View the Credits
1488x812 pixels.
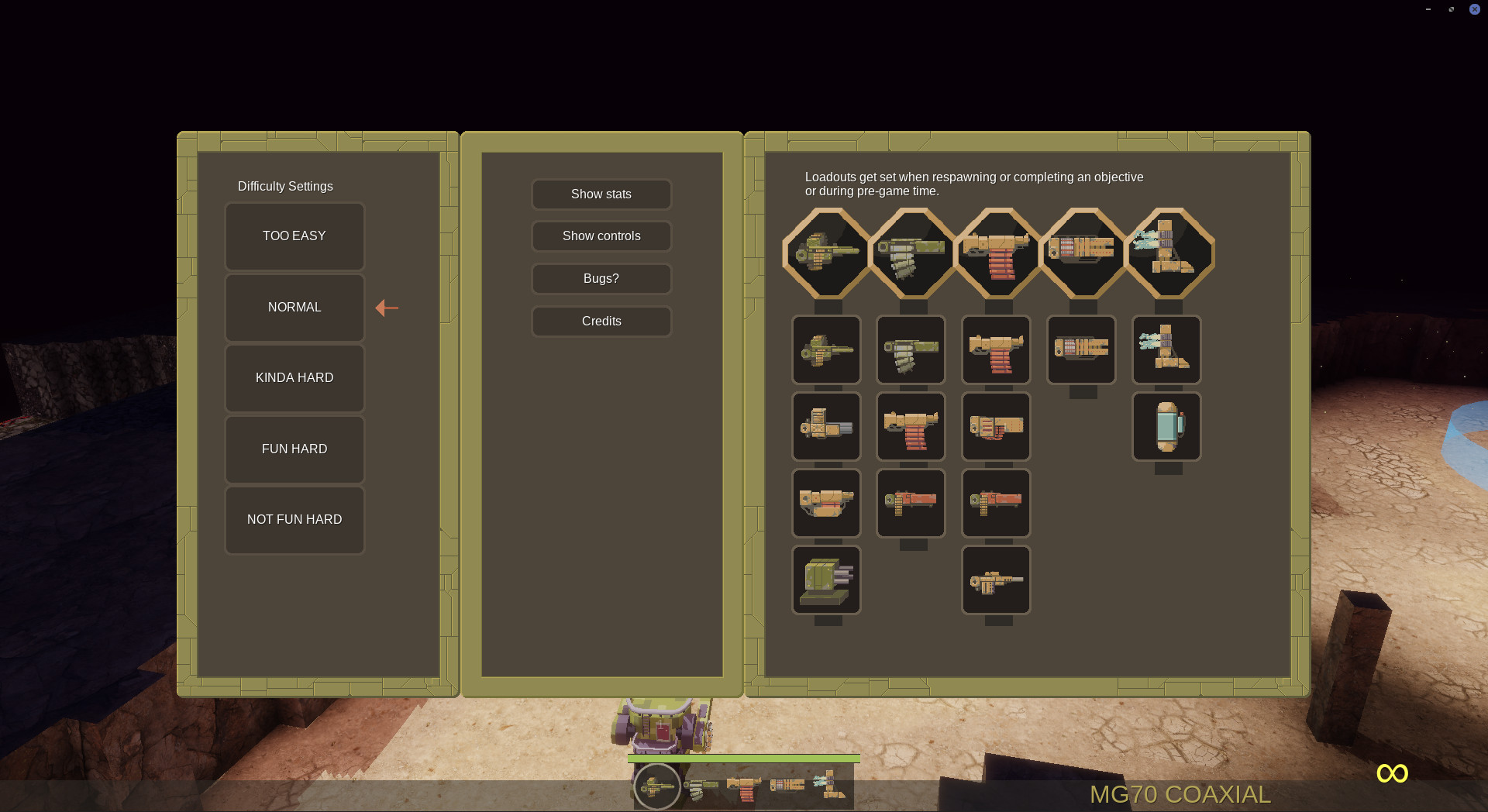[x=601, y=322]
